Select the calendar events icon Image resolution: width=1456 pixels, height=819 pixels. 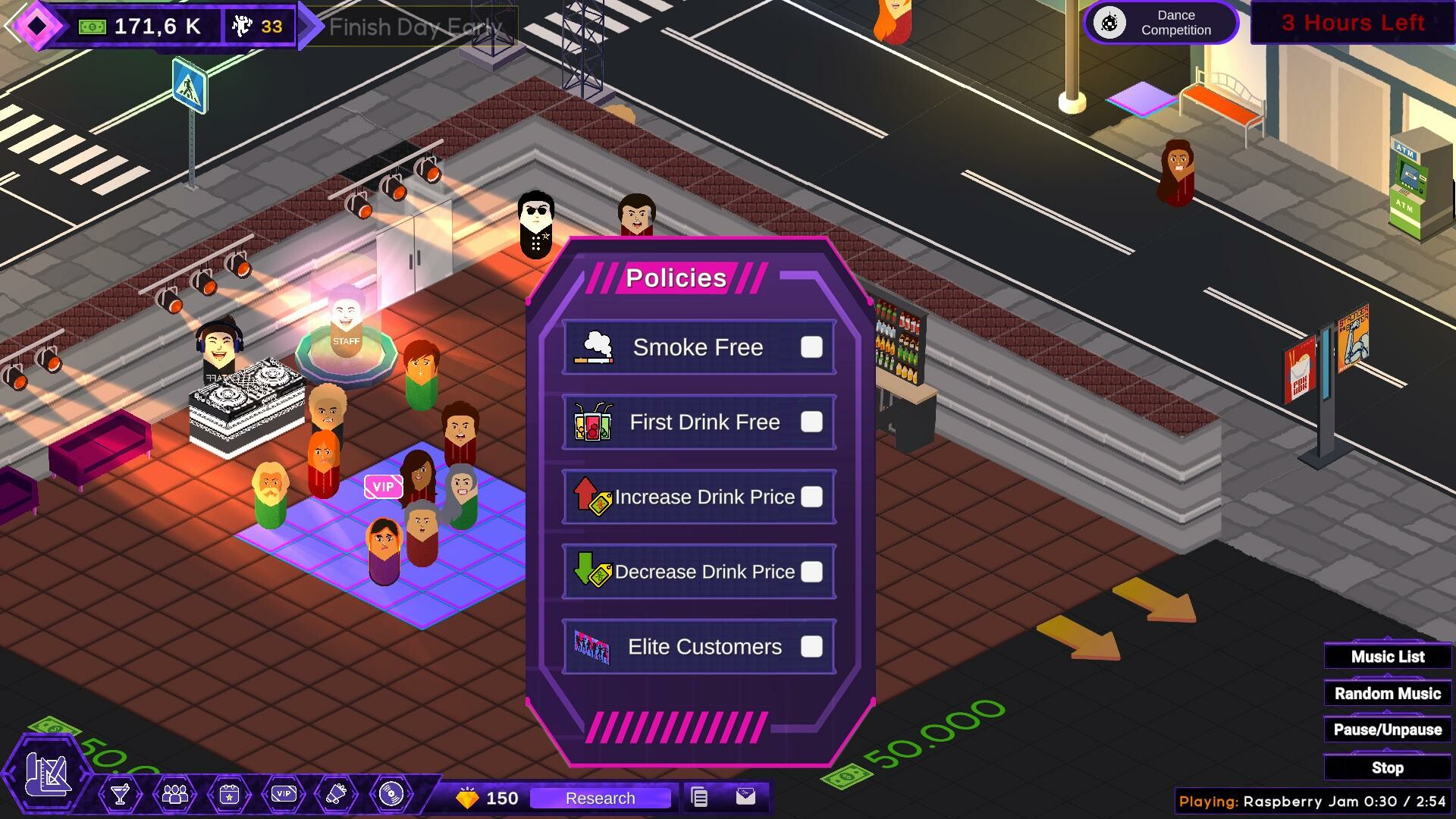click(228, 795)
